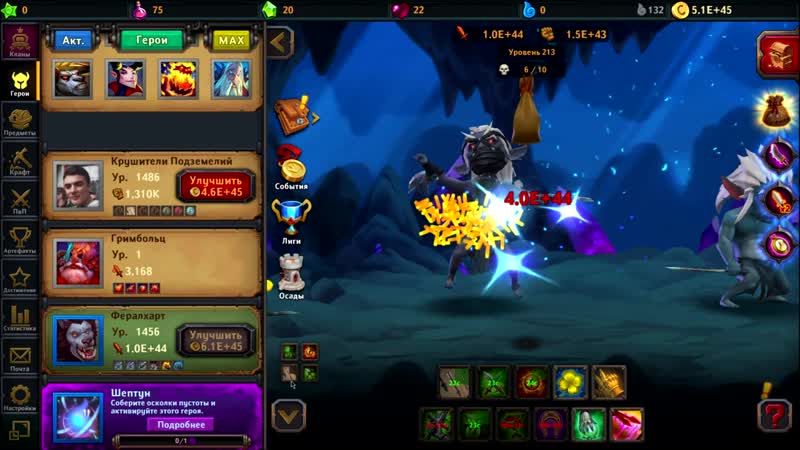Image resolution: width=800 pixels, height=450 pixels.
Task: Open the Осады (Sieges) tower icon
Action: click(x=291, y=274)
